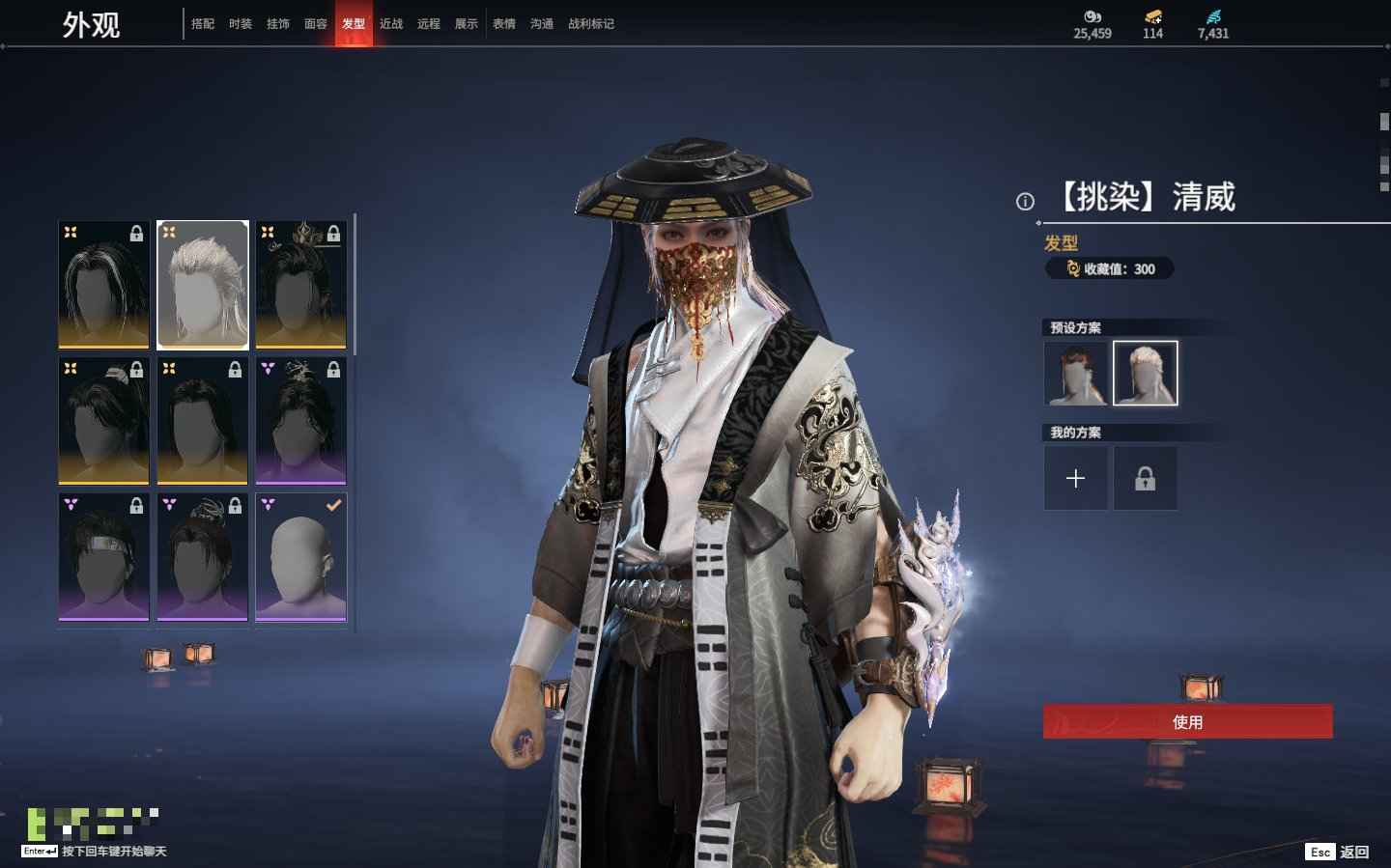The image size is (1391, 868).
Task: Show the 展示 display tab
Action: click(x=467, y=24)
